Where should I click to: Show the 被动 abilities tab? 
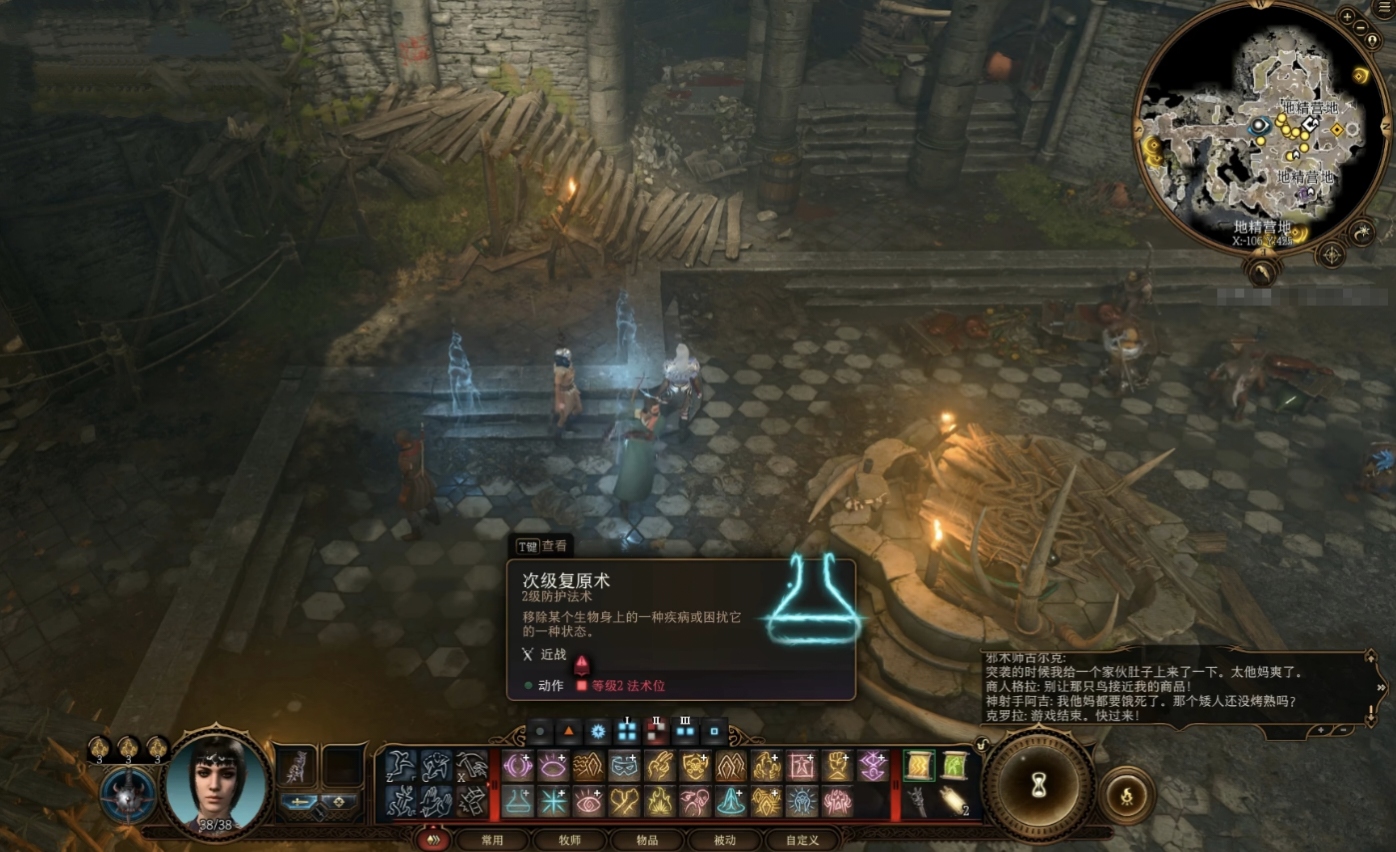click(x=724, y=840)
